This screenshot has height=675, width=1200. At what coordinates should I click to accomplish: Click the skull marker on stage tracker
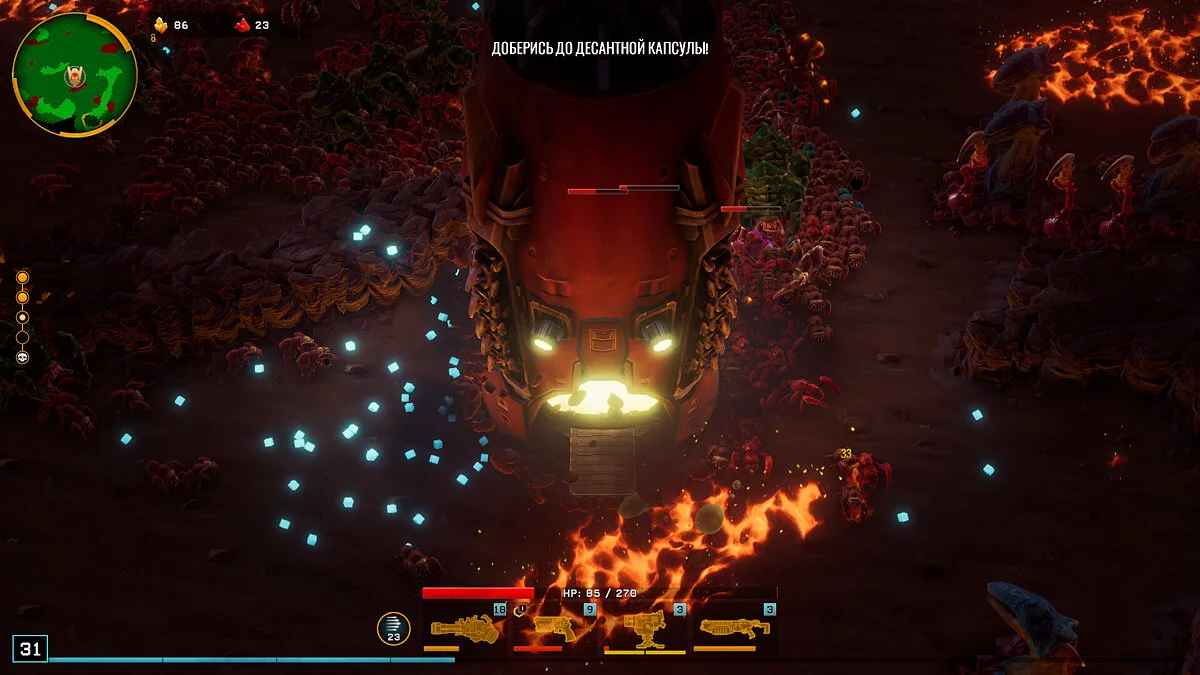coord(22,357)
